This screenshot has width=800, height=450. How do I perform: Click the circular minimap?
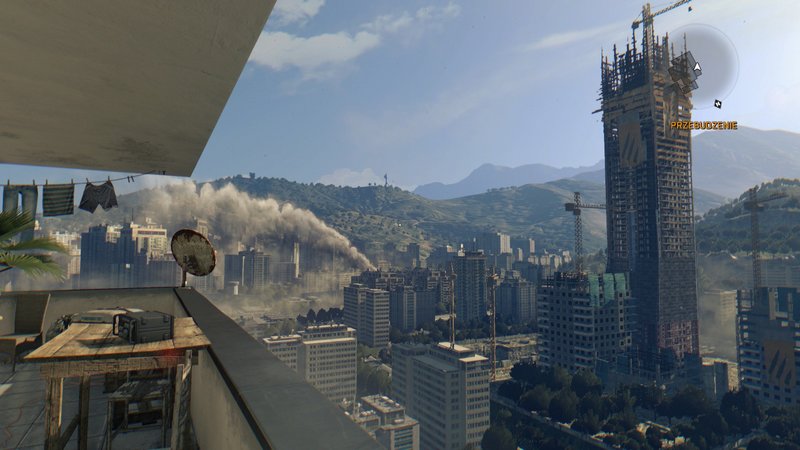705,66
